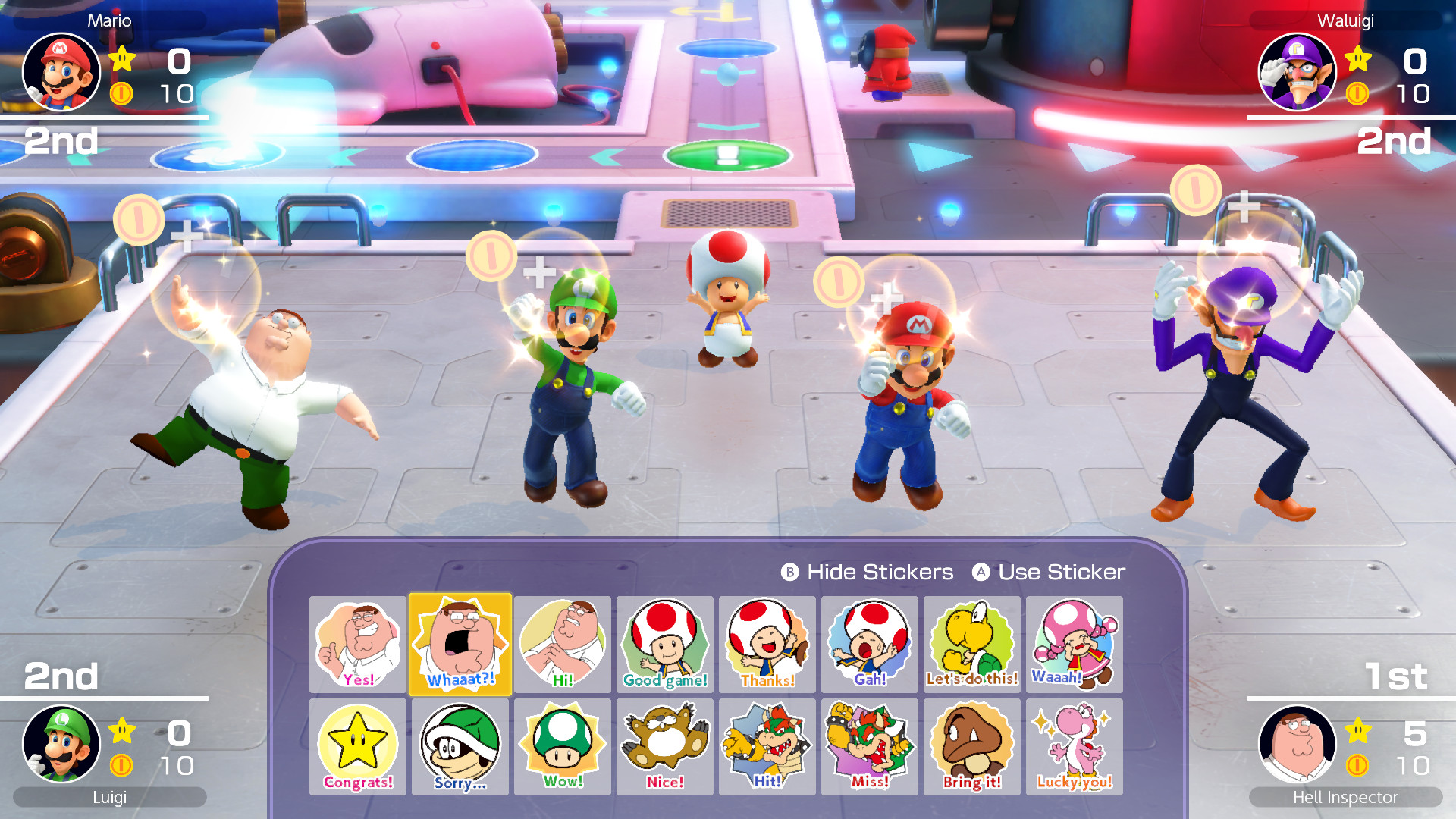Select the "Good game!" Toad sticker
Image resolution: width=1456 pixels, height=819 pixels.
click(x=664, y=644)
